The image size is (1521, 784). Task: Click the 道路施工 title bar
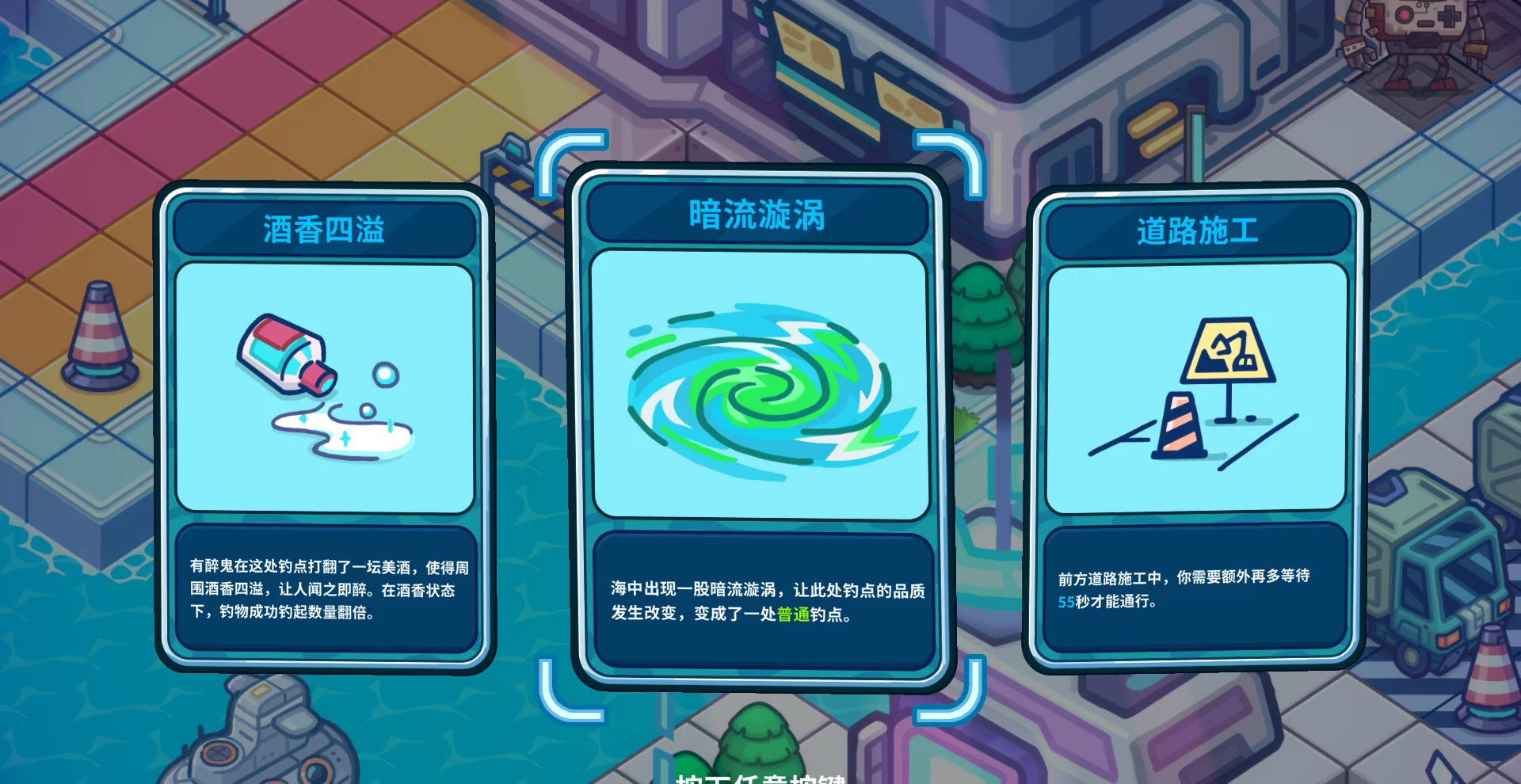[x=1195, y=230]
